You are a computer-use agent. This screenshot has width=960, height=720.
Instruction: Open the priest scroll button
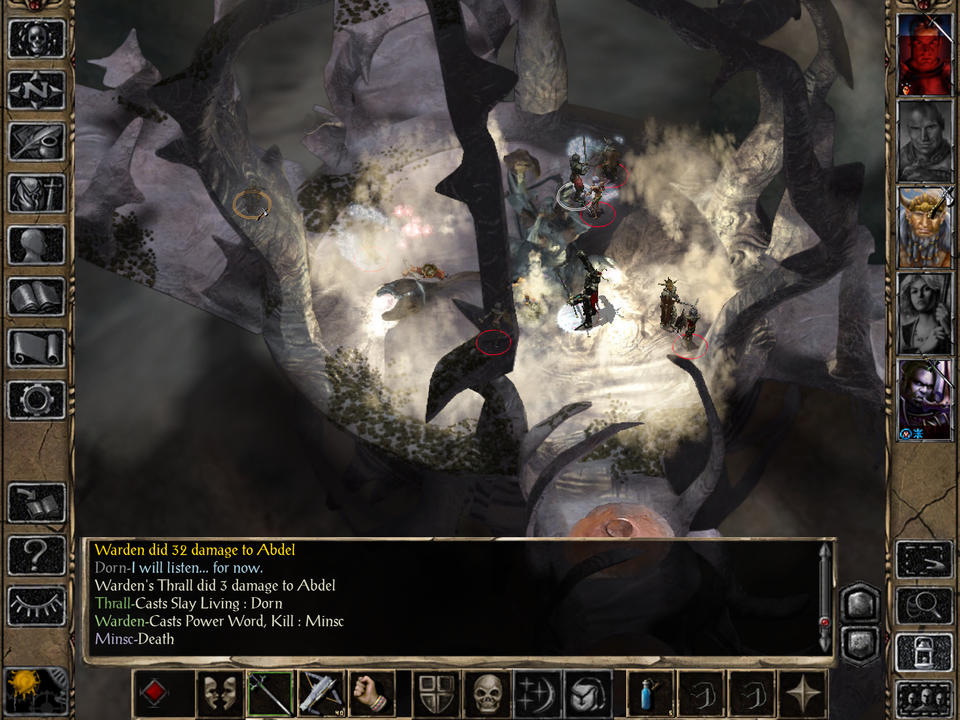37,348
